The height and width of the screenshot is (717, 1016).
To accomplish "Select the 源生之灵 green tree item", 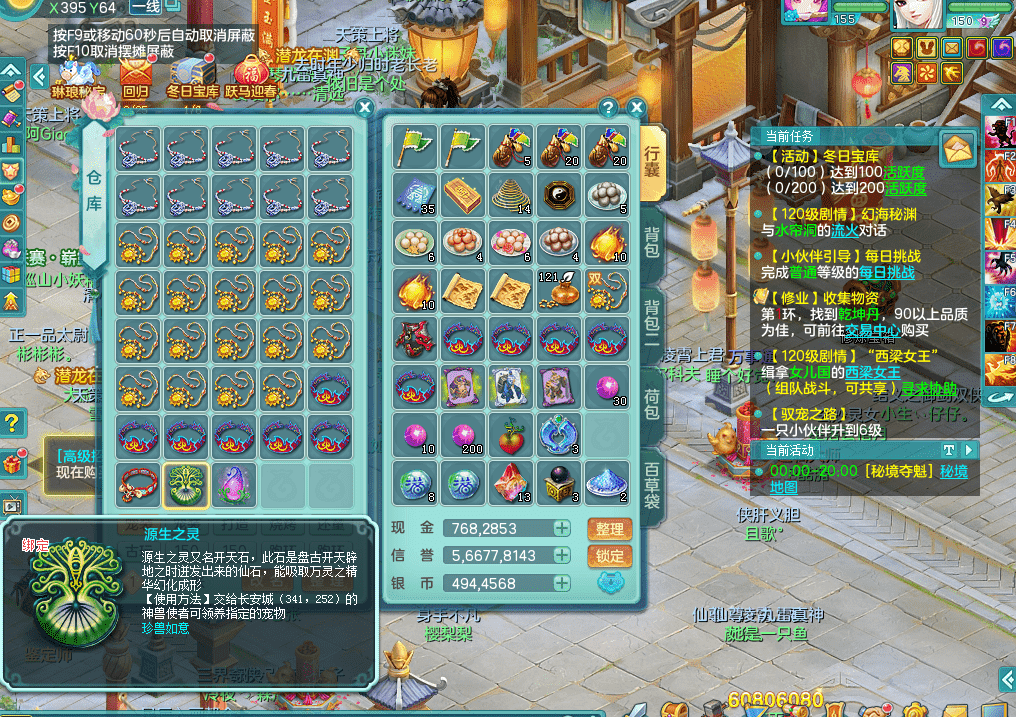I will click(187, 483).
